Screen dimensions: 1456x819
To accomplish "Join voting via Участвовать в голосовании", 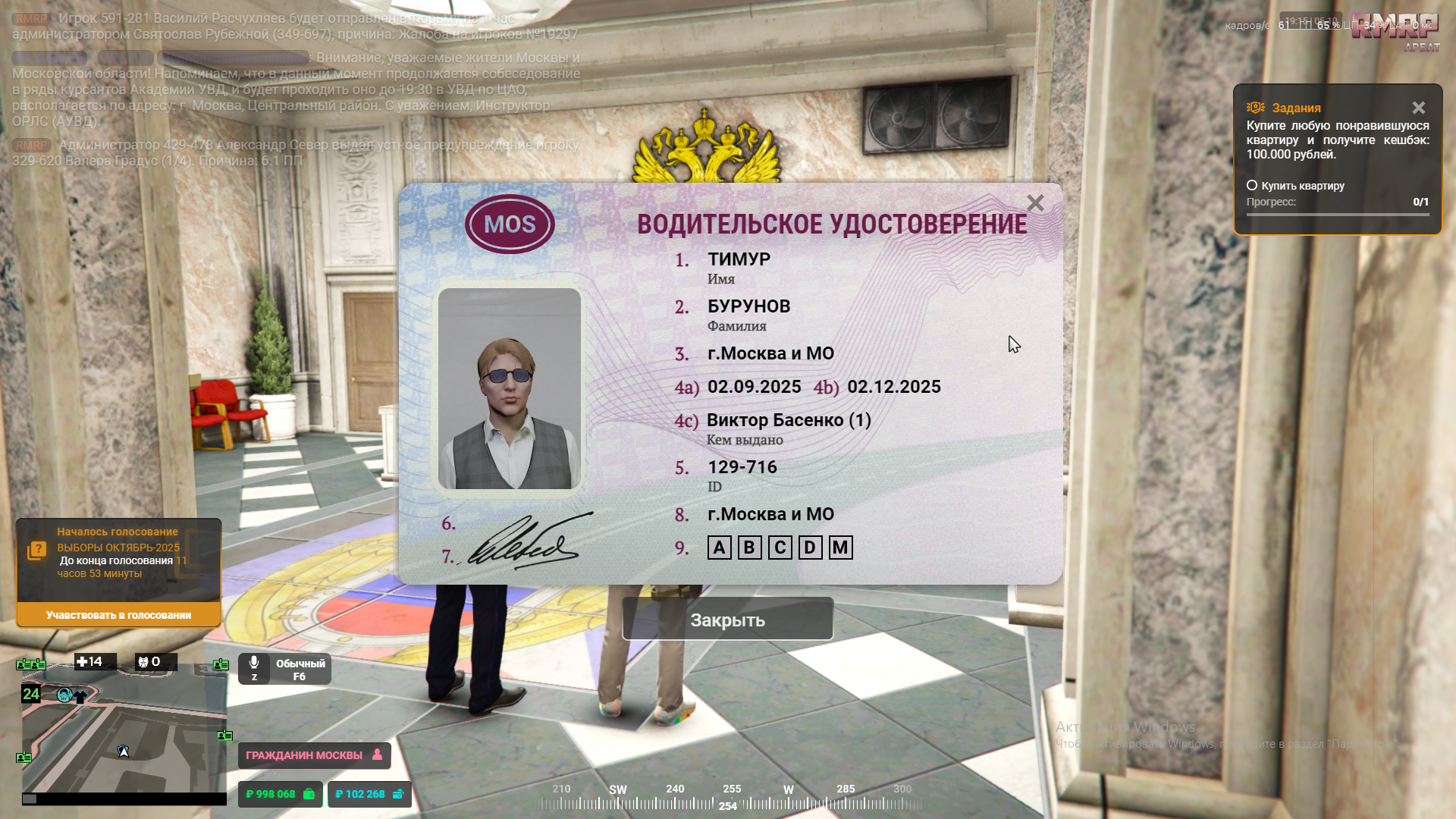I will pyautogui.click(x=118, y=615).
